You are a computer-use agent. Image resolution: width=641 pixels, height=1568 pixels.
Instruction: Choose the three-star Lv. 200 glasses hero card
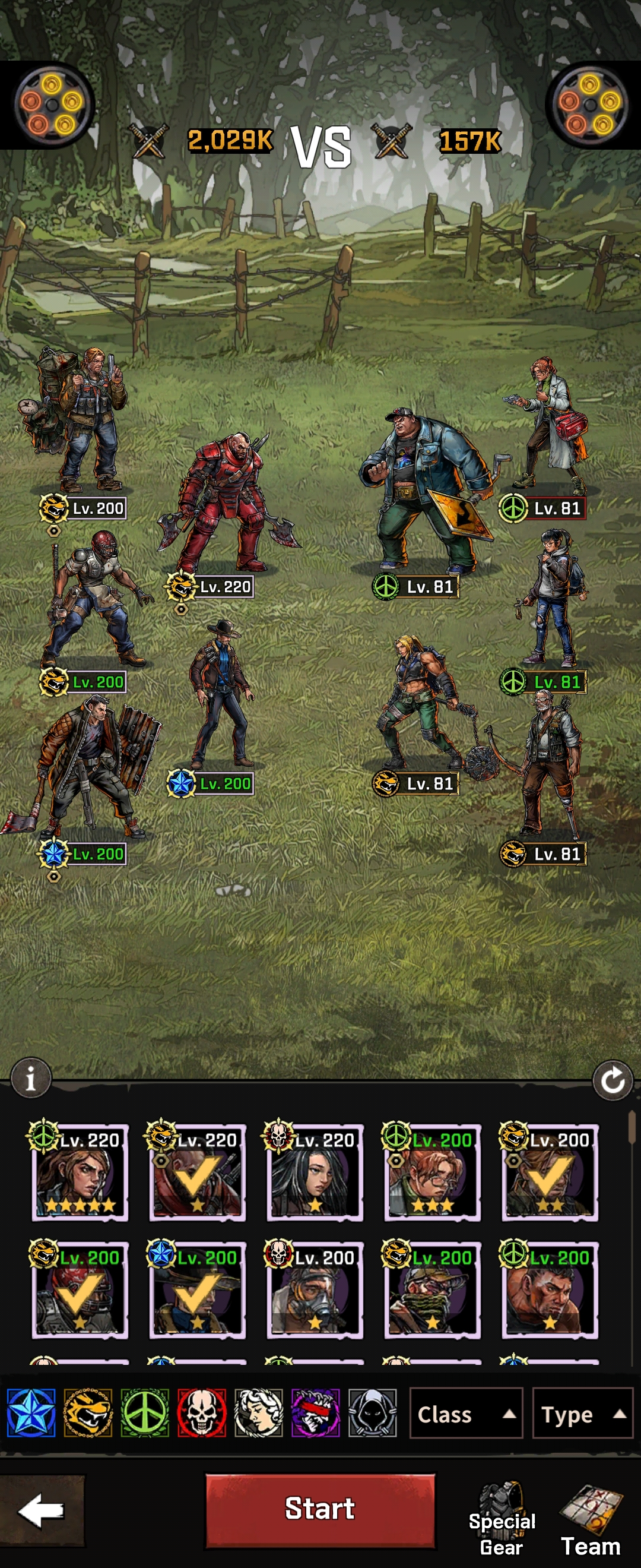click(x=432, y=1172)
